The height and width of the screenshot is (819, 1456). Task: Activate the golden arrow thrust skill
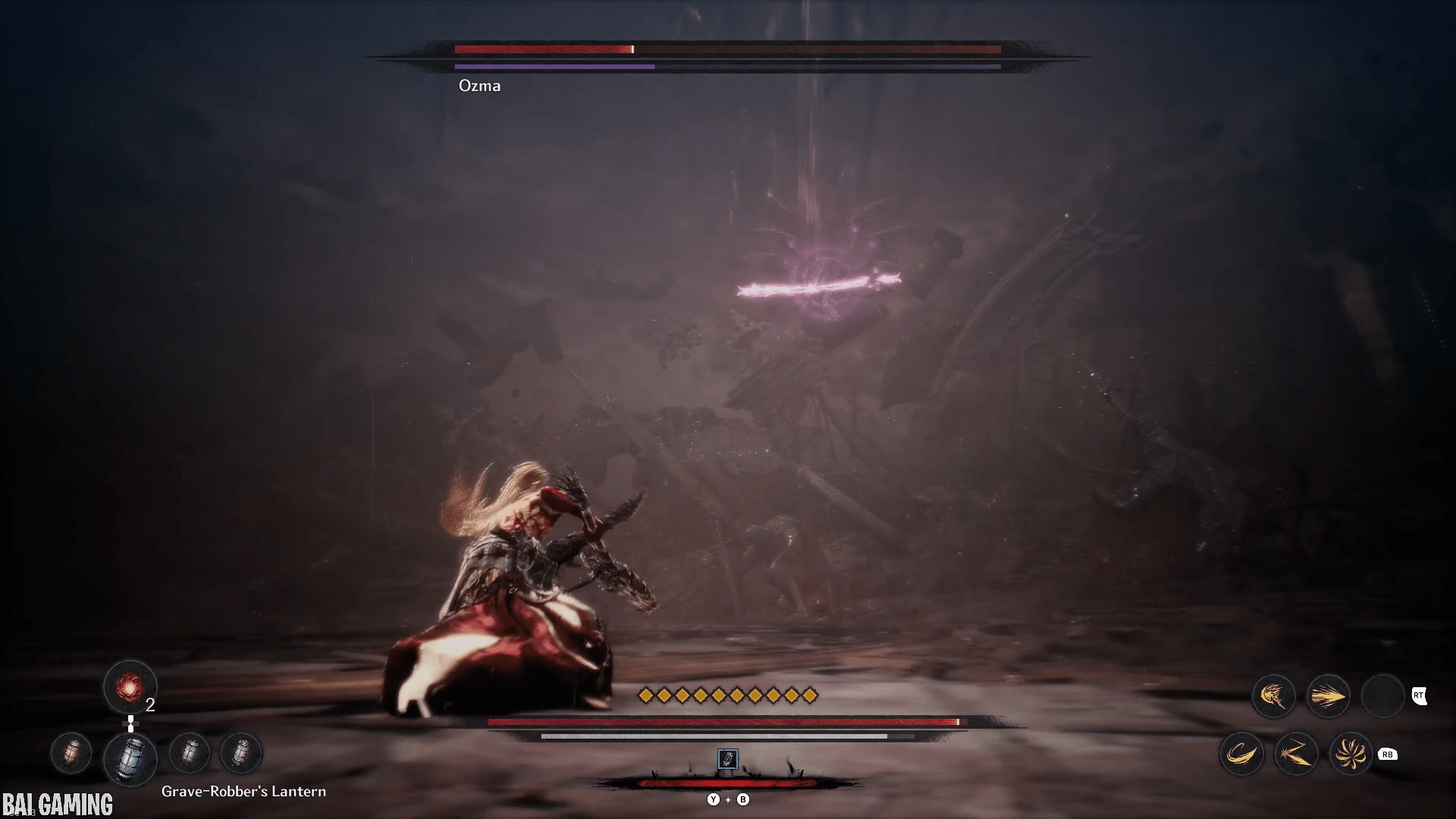(1328, 696)
